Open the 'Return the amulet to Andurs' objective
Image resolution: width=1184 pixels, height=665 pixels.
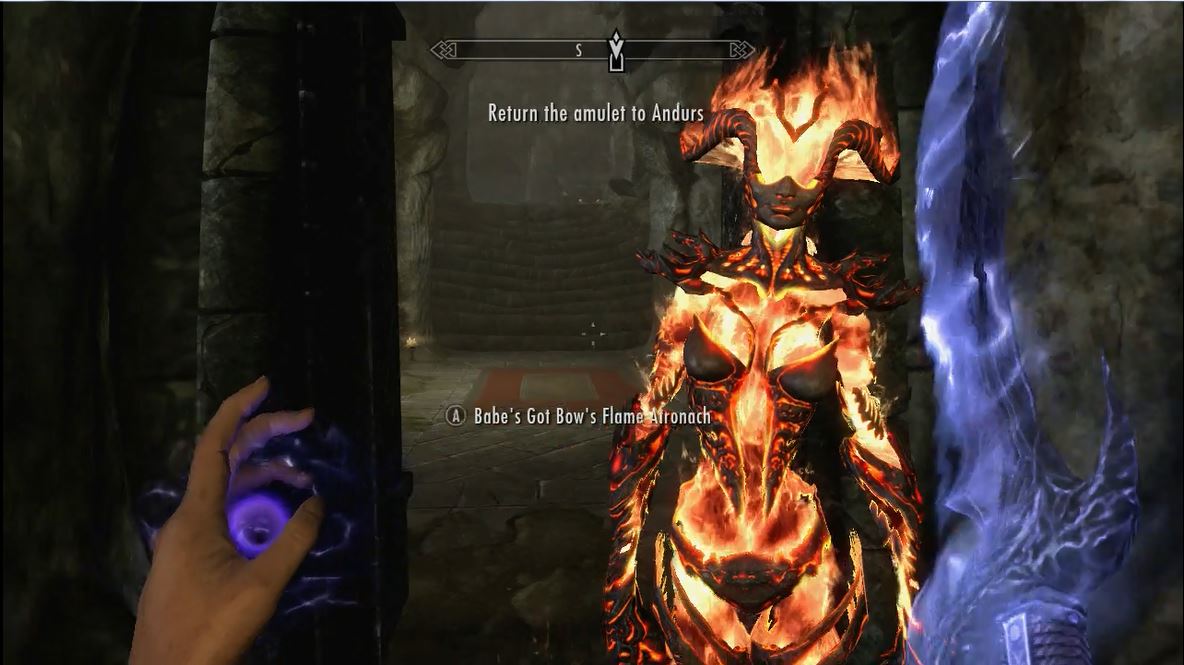point(595,114)
